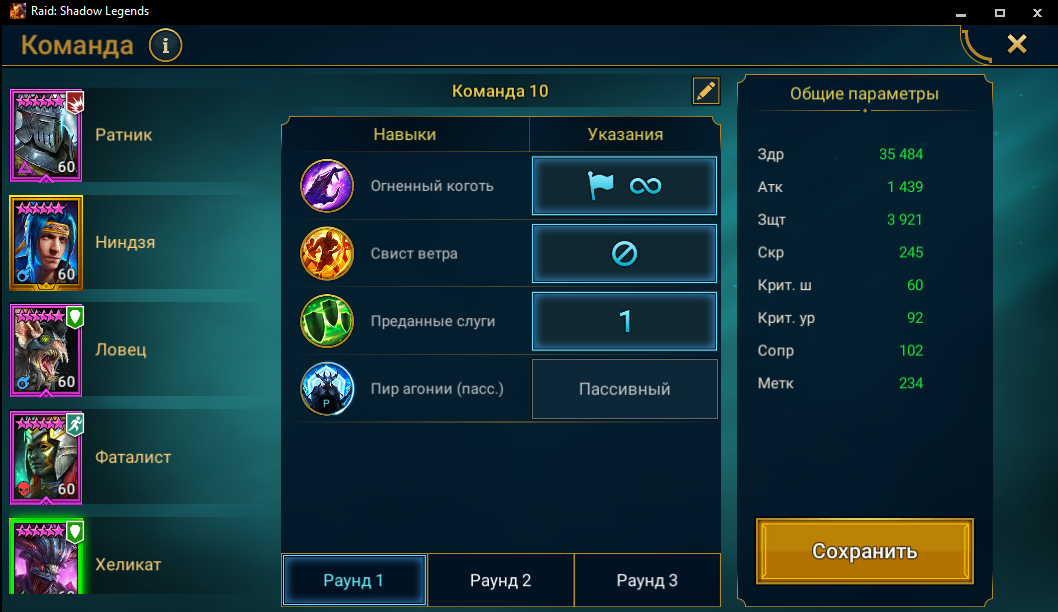Show the Свист ветра skill icon
This screenshot has height=612, width=1058.
tap(327, 254)
